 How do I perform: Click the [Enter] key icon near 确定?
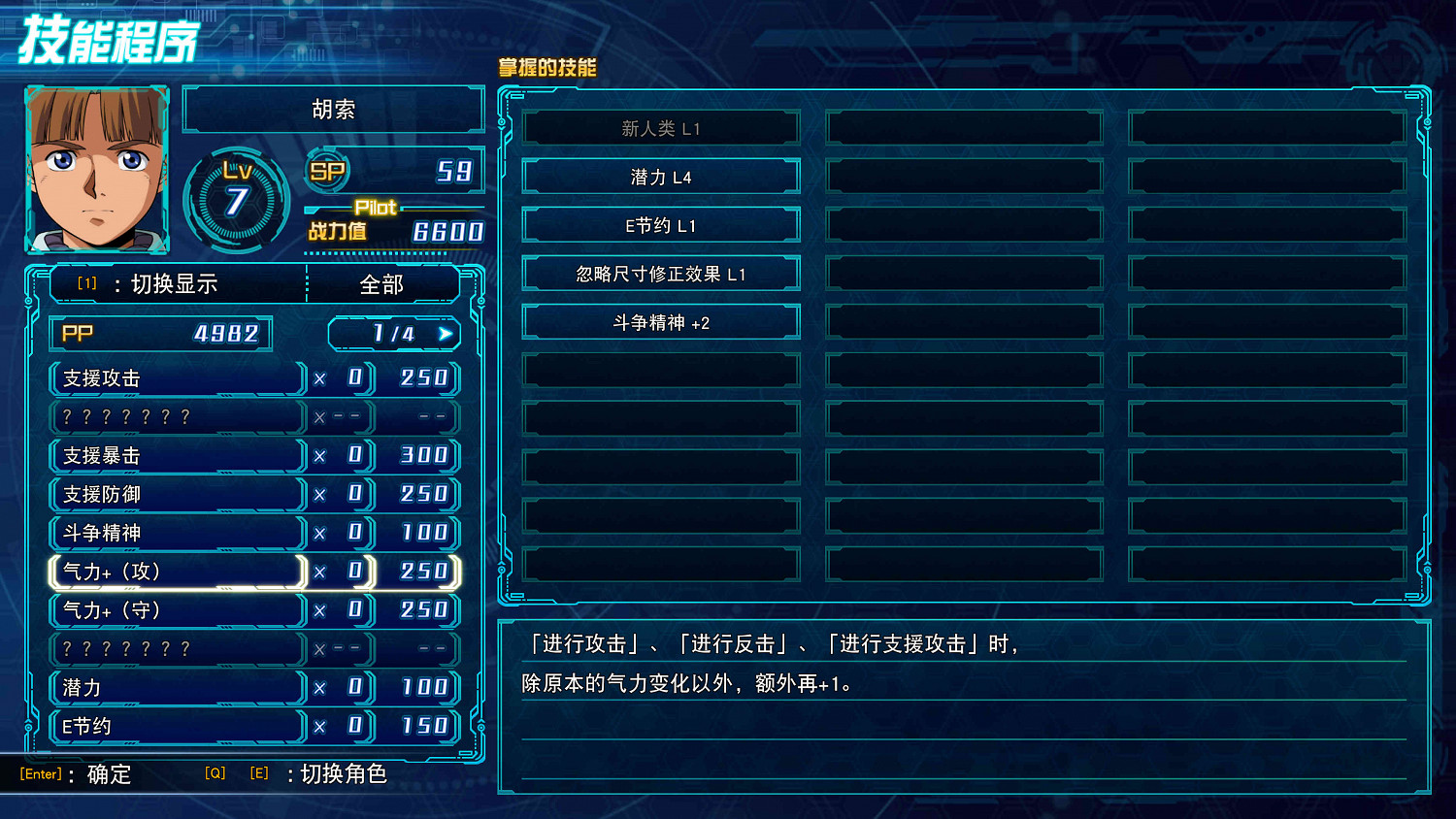[x=41, y=773]
